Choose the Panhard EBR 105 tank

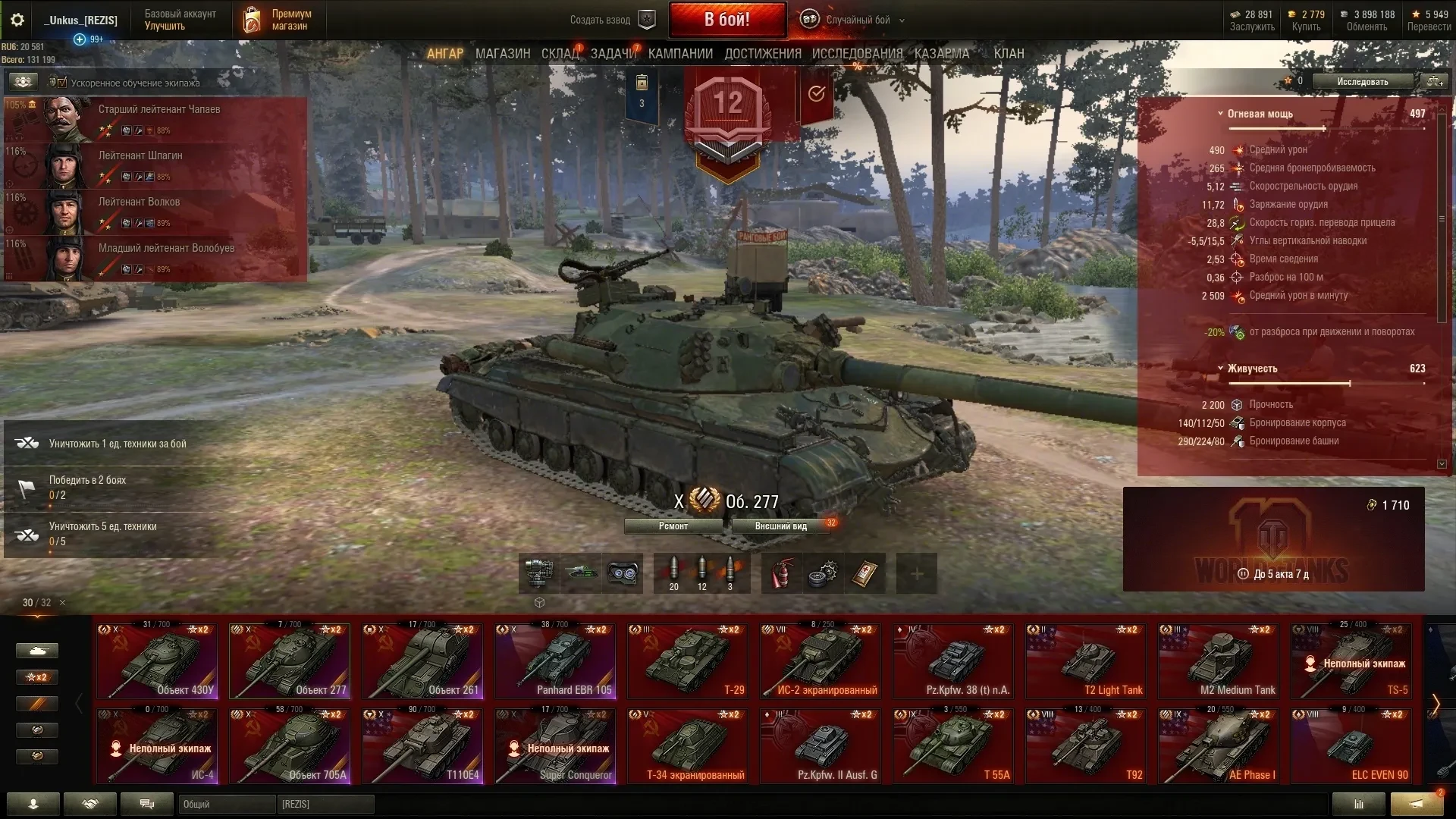click(x=554, y=661)
